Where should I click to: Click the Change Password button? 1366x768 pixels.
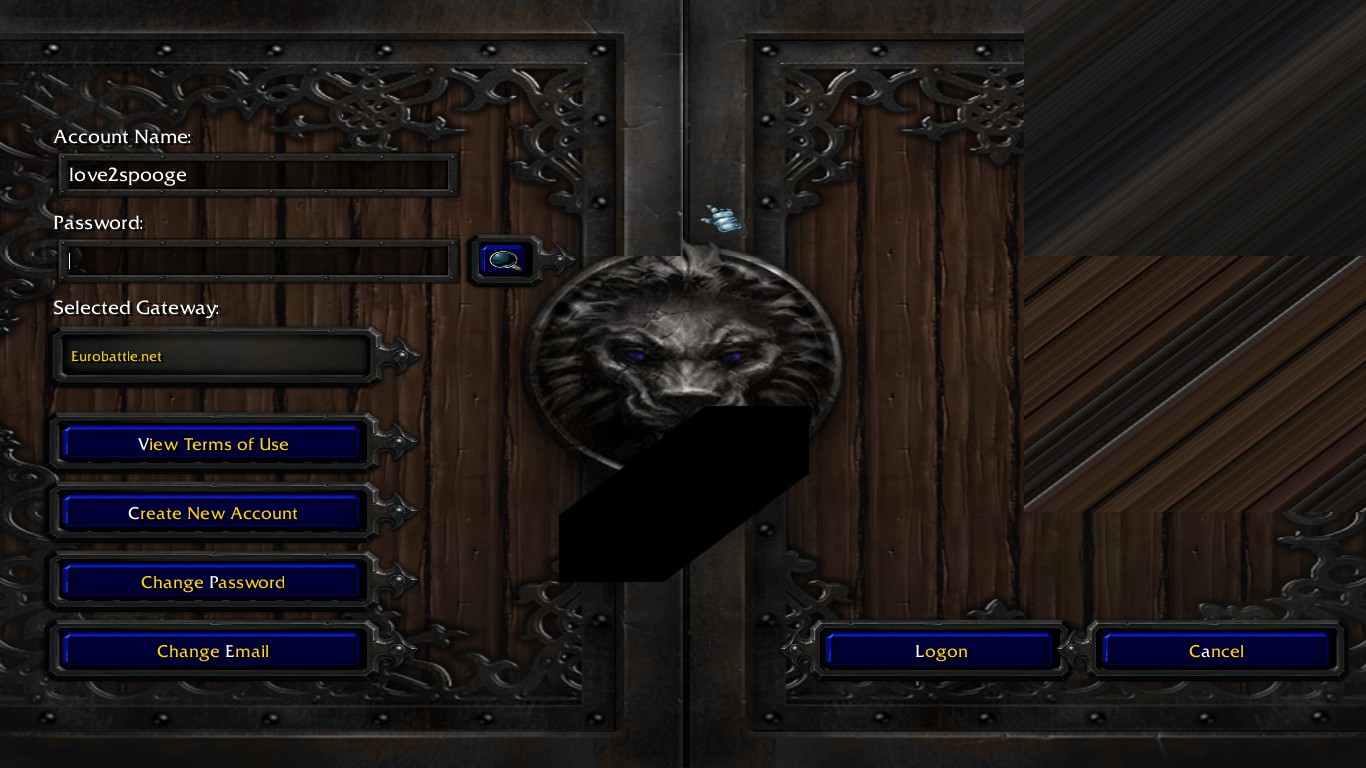click(211, 581)
